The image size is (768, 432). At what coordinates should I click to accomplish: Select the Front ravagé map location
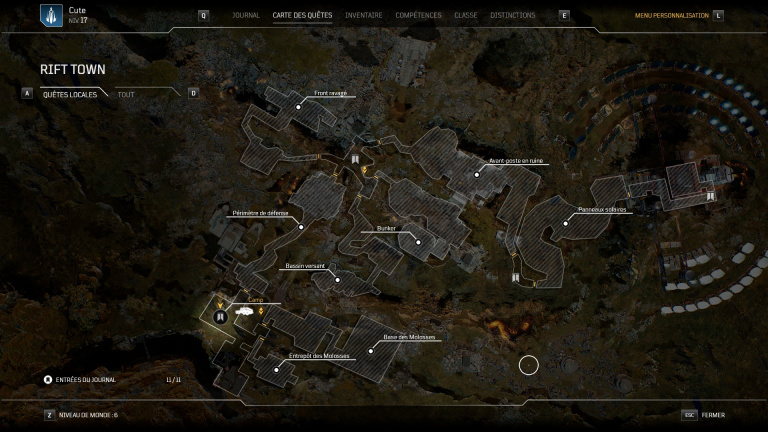(298, 105)
